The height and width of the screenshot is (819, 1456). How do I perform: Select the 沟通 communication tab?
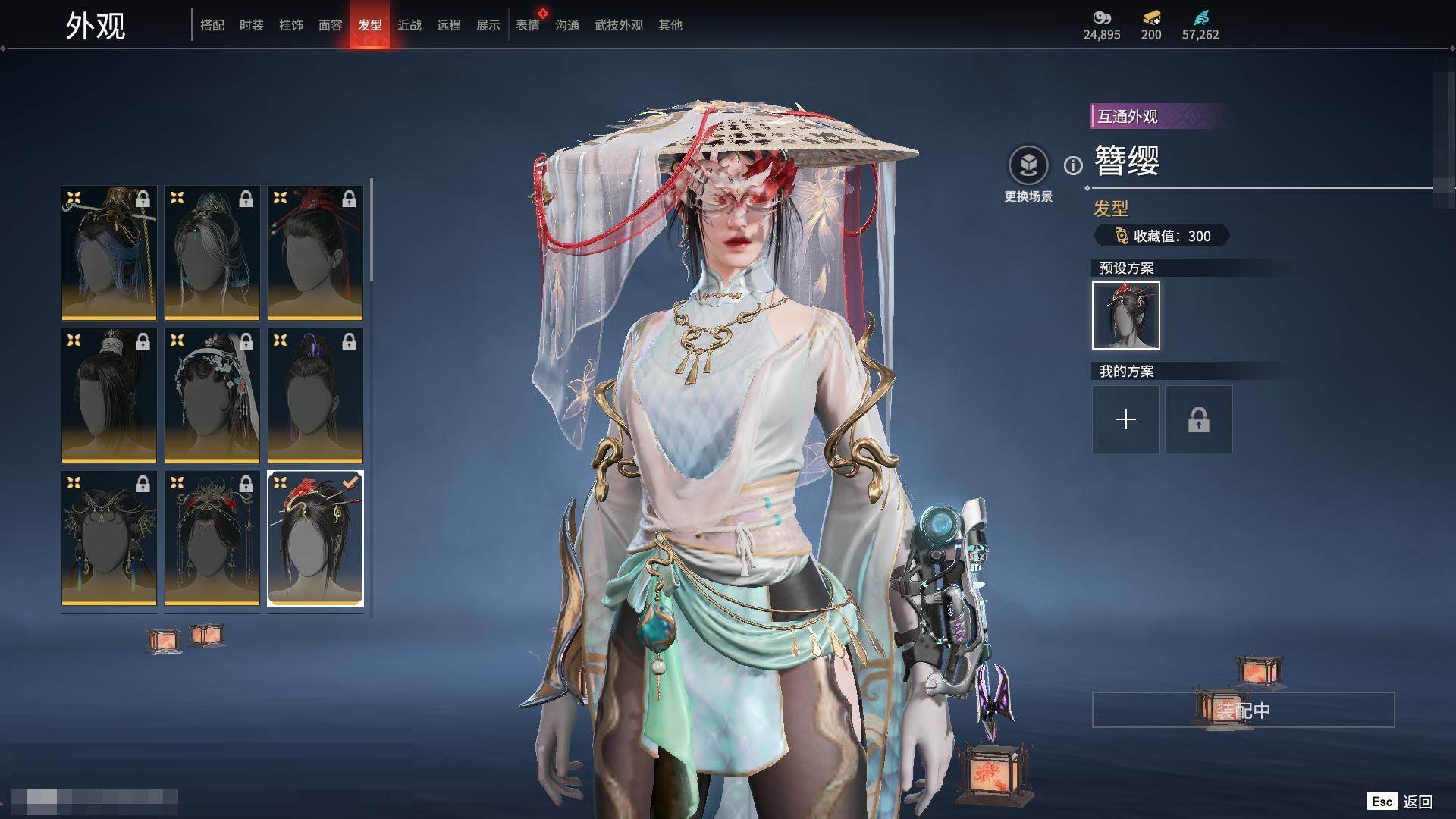[567, 25]
